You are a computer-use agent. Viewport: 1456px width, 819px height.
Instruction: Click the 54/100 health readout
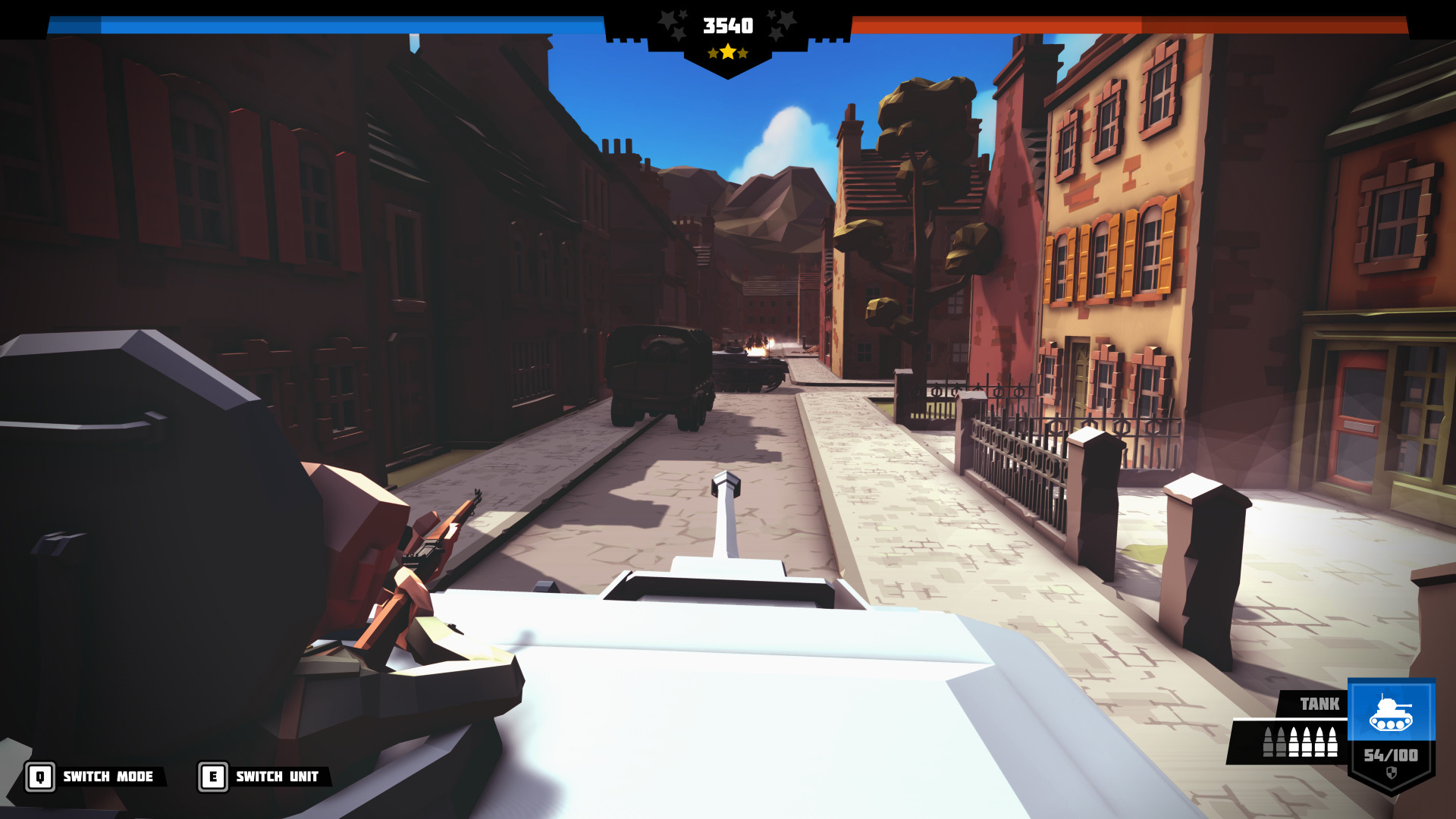pyautogui.click(x=1392, y=756)
